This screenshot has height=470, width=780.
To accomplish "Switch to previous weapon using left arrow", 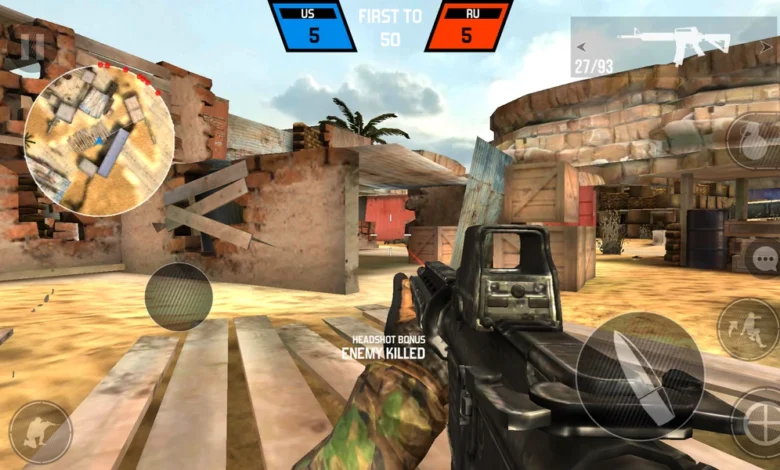I will 580,45.
